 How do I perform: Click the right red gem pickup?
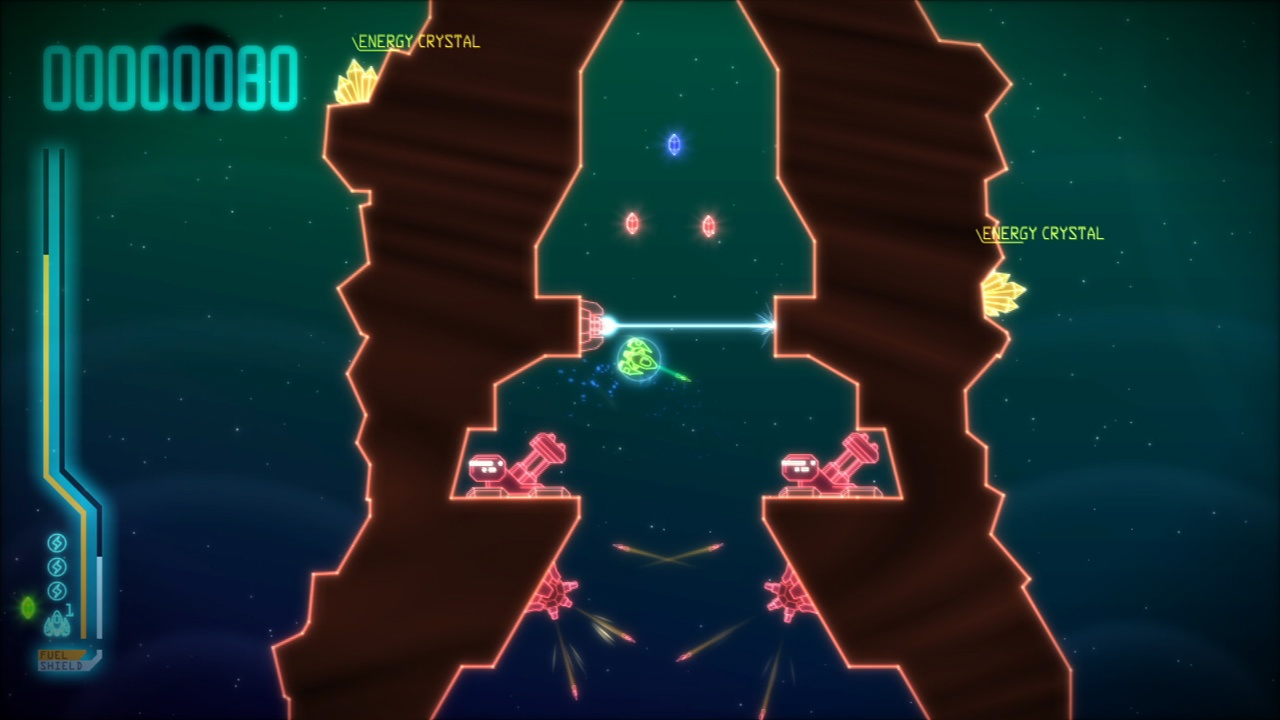[710, 224]
